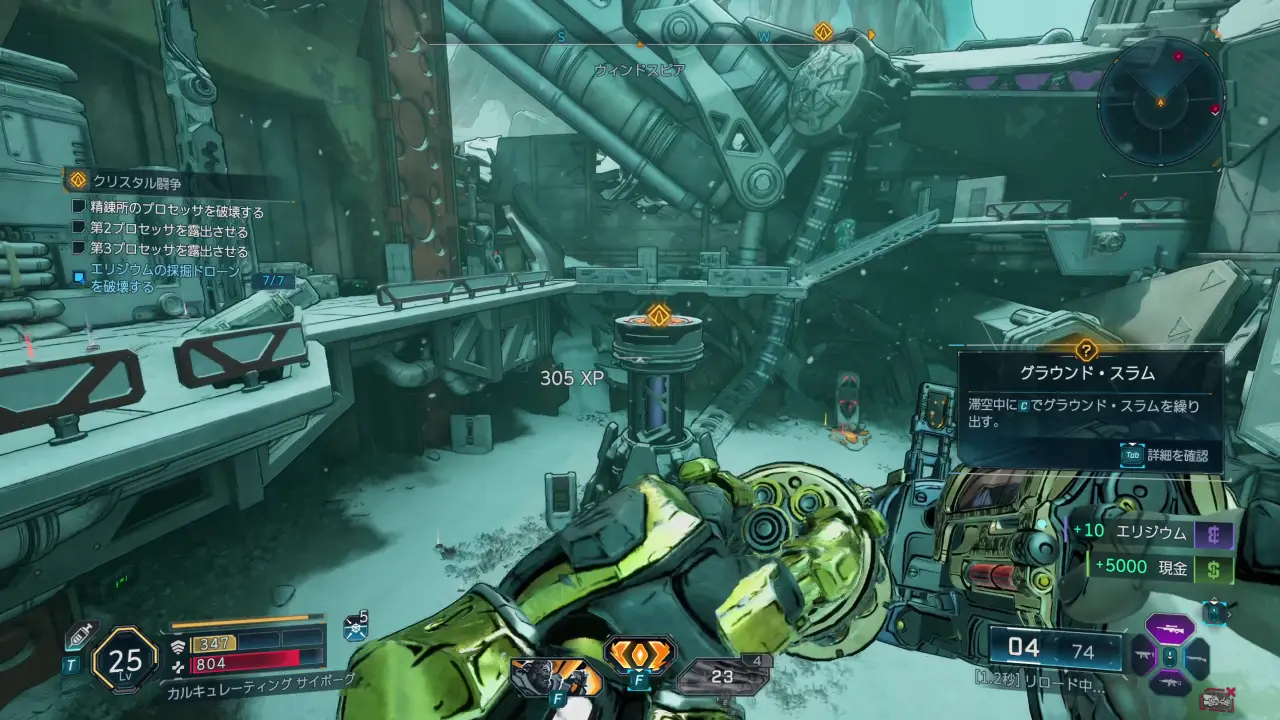Select objective 精錬所のプロセッサを破壊する
Screen dimensions: 1280x720
(177, 211)
